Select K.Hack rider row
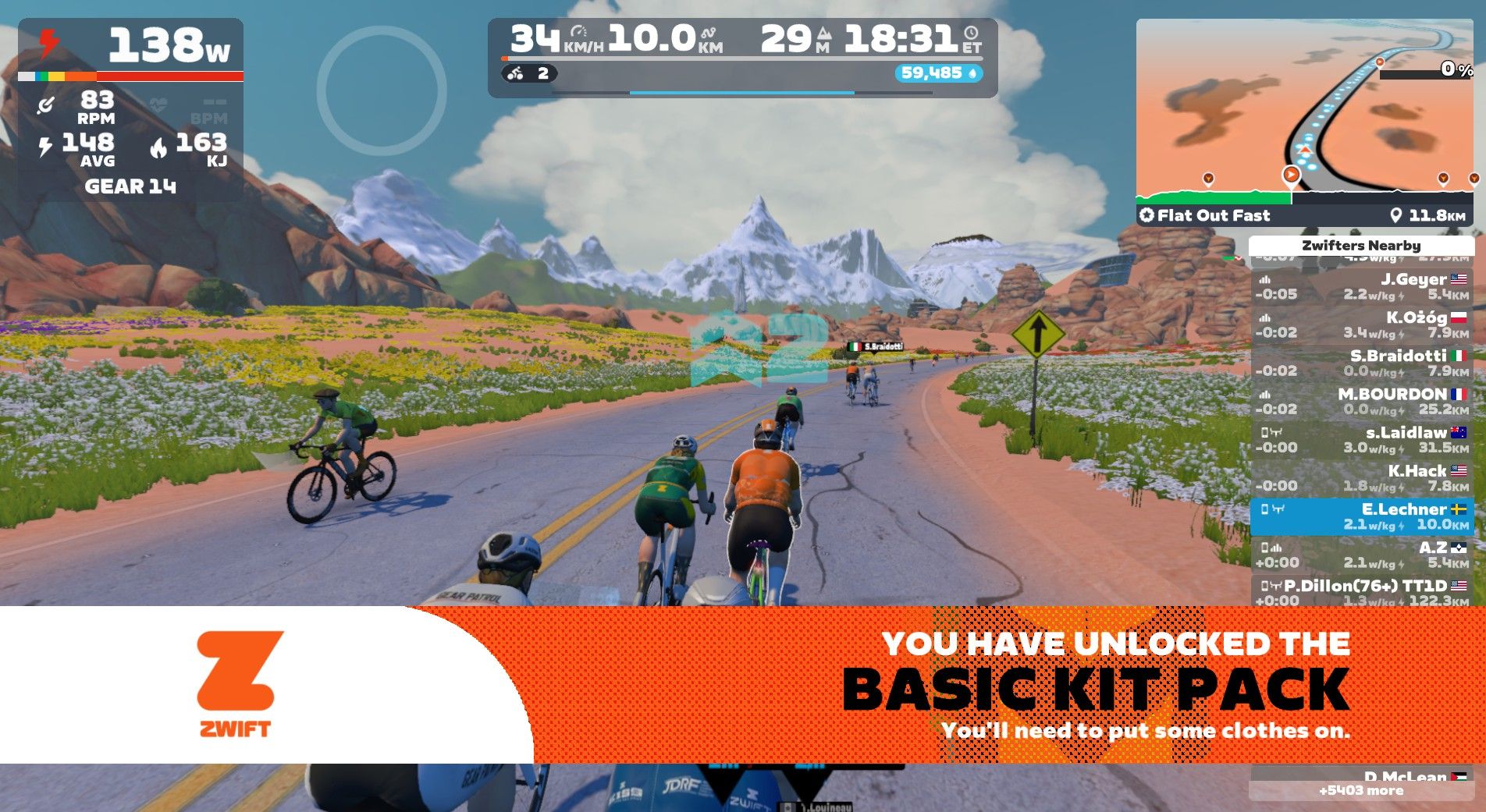Screen dimensions: 1486x812 (1361, 478)
